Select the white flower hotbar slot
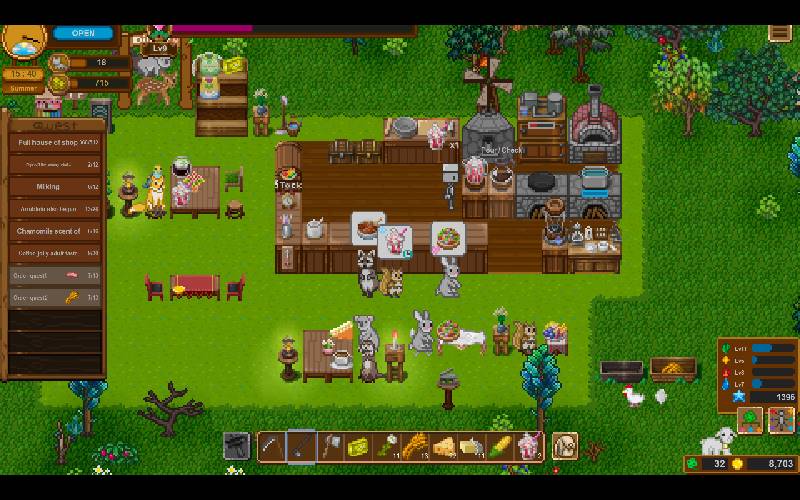 [386, 446]
